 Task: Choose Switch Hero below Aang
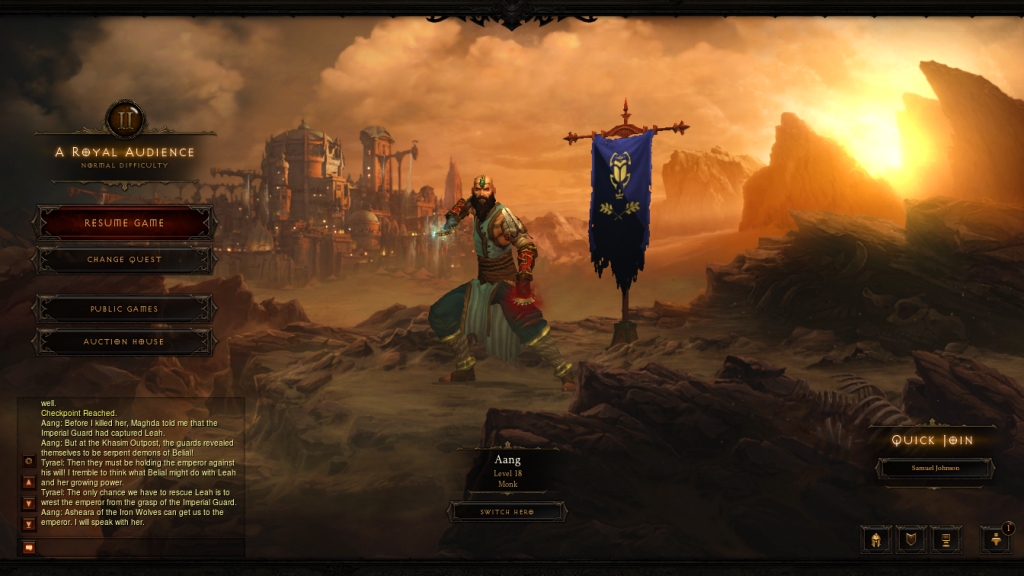507,511
